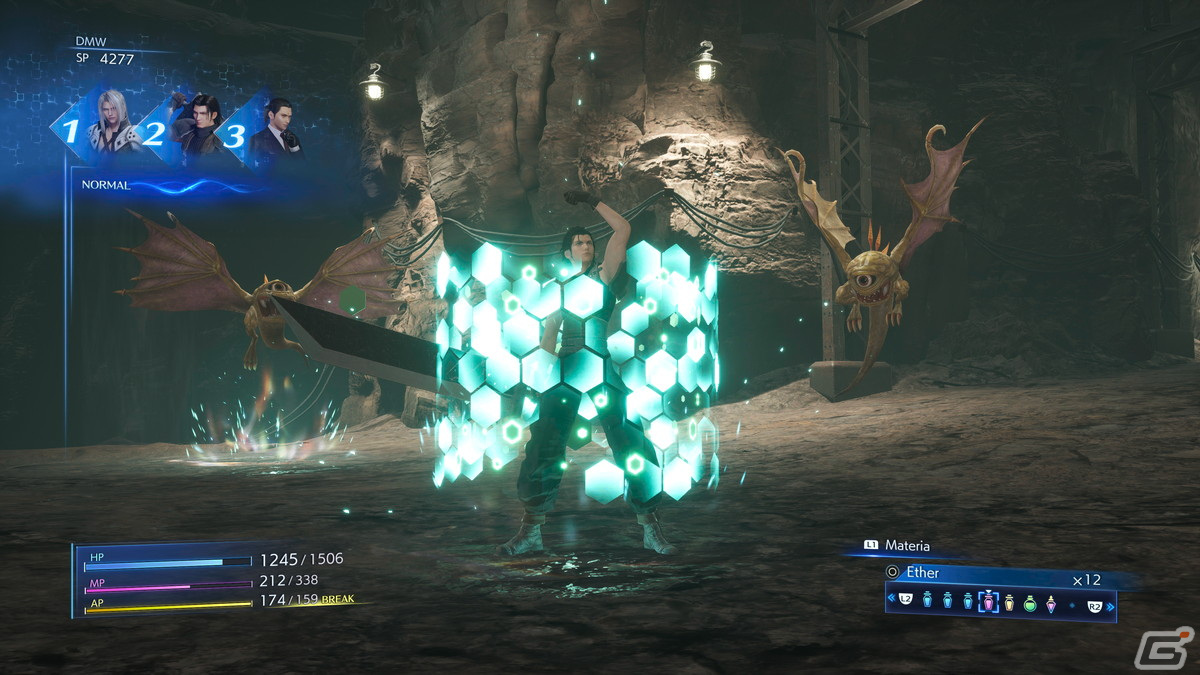1200x675 pixels.
Task: Select the round green potion flask
Action: [x=1030, y=604]
